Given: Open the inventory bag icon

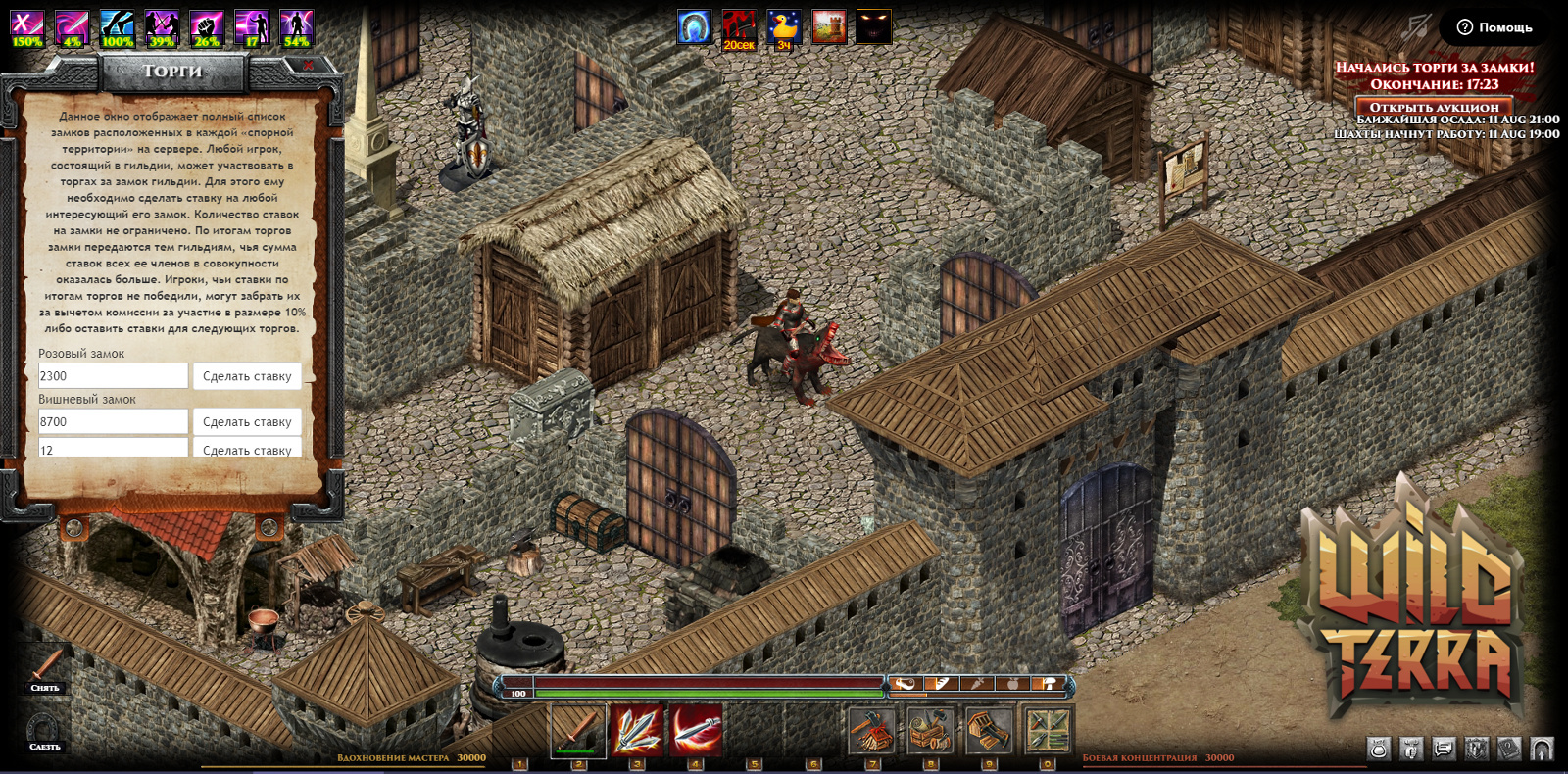Looking at the screenshot, I should 1379,750.
